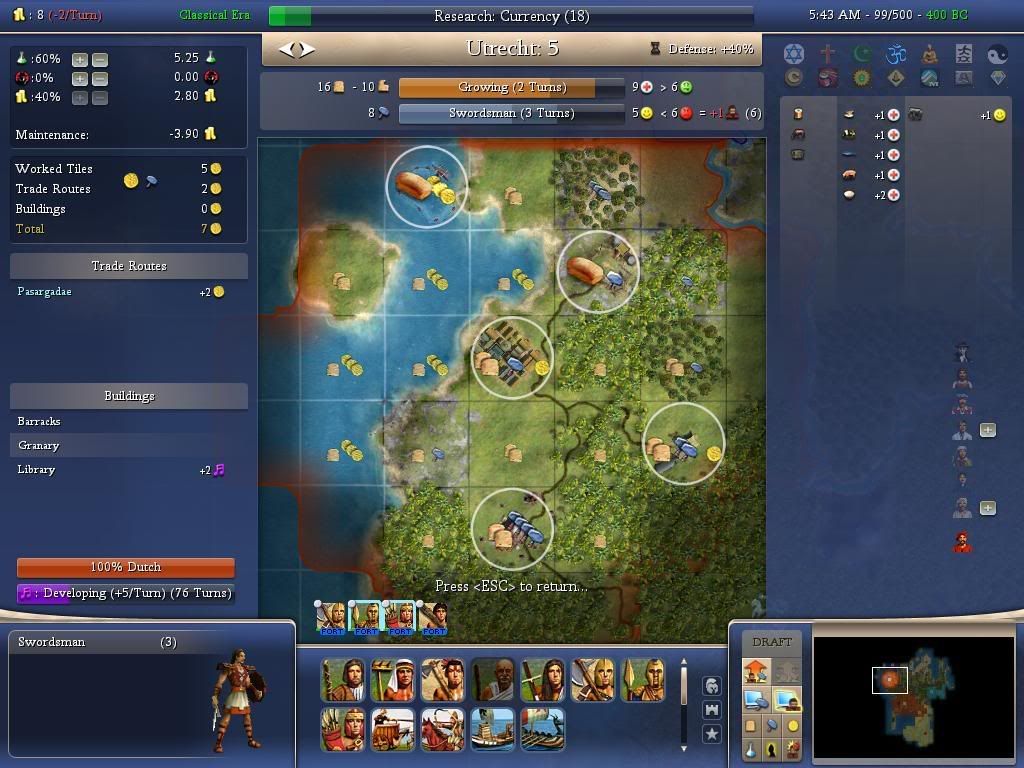Toggle the emphasize production hammer button

click(x=772, y=725)
